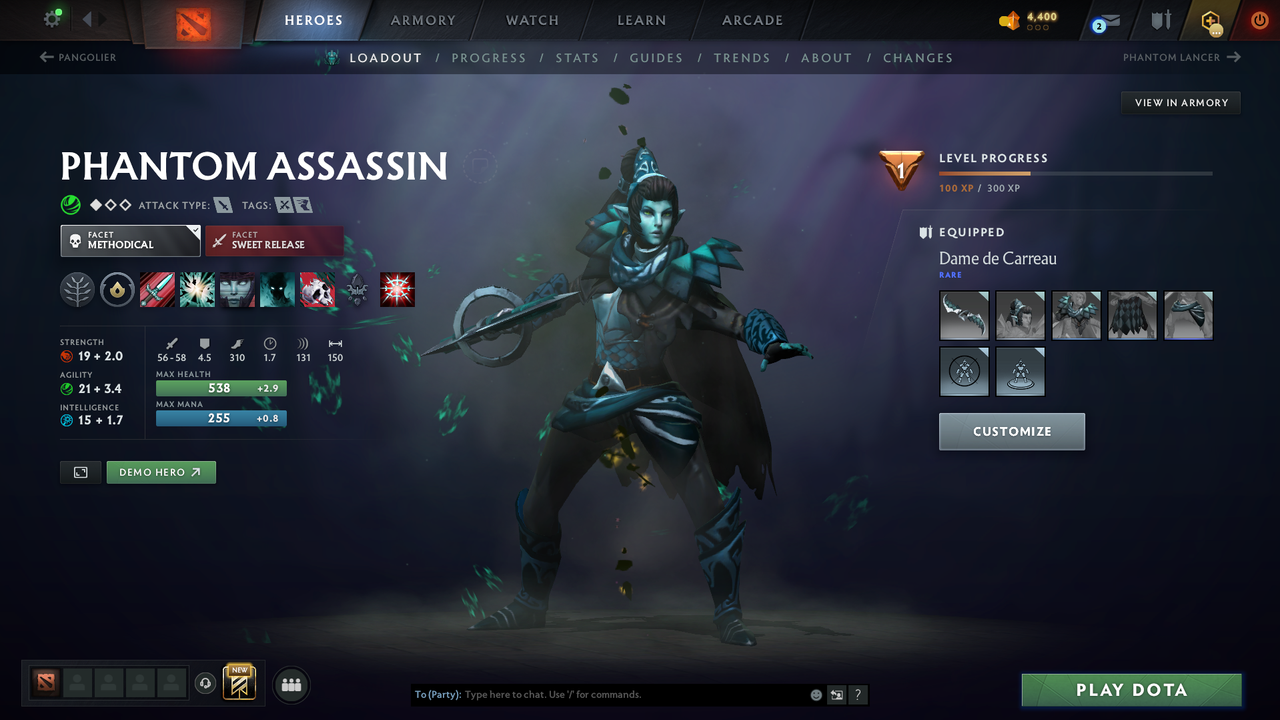Select the Stifling Dagger ability icon
Viewport: 1280px width, 720px height.
coord(157,289)
